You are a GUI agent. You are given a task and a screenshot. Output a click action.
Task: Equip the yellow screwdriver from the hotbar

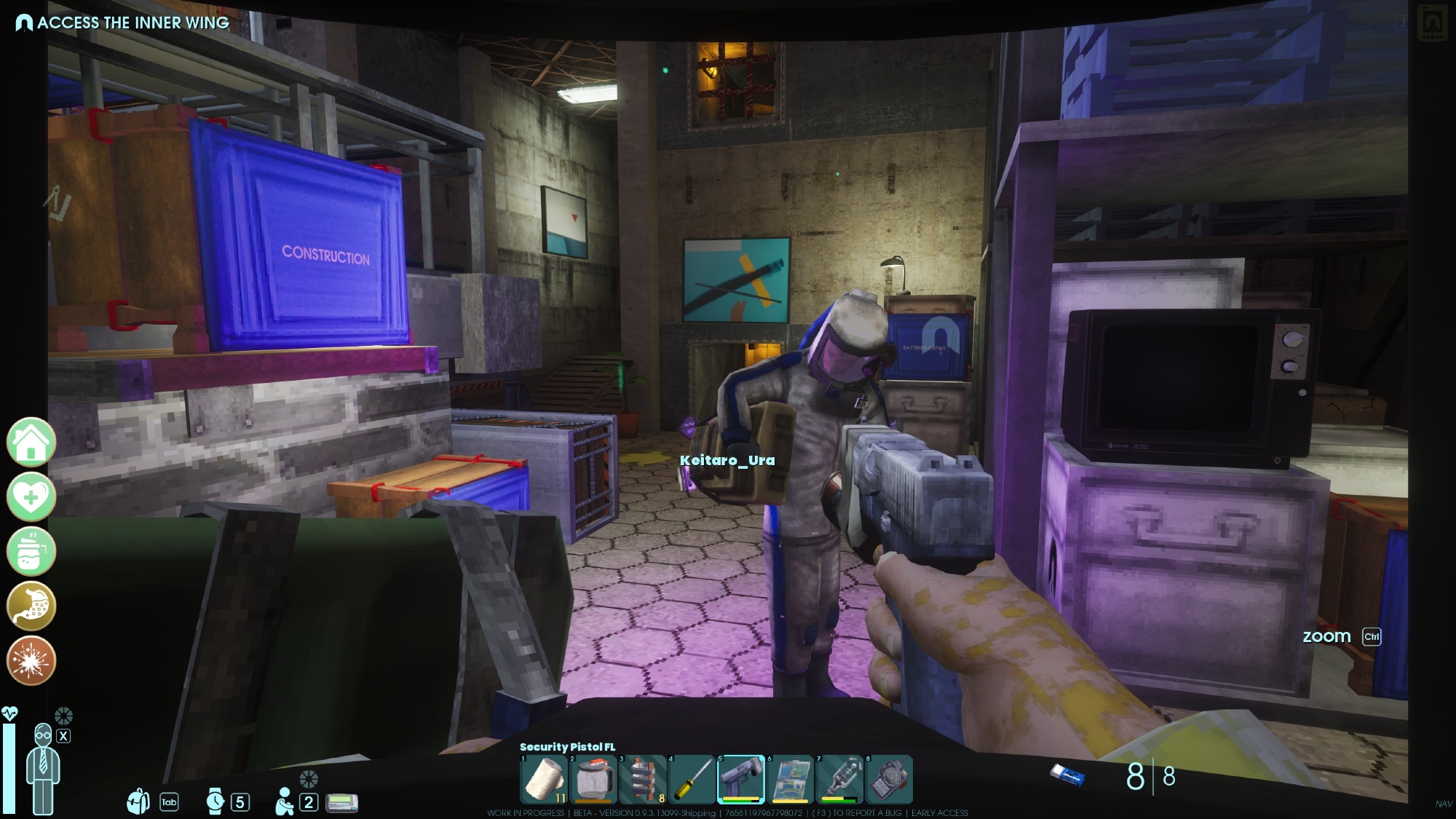pyautogui.click(x=692, y=780)
